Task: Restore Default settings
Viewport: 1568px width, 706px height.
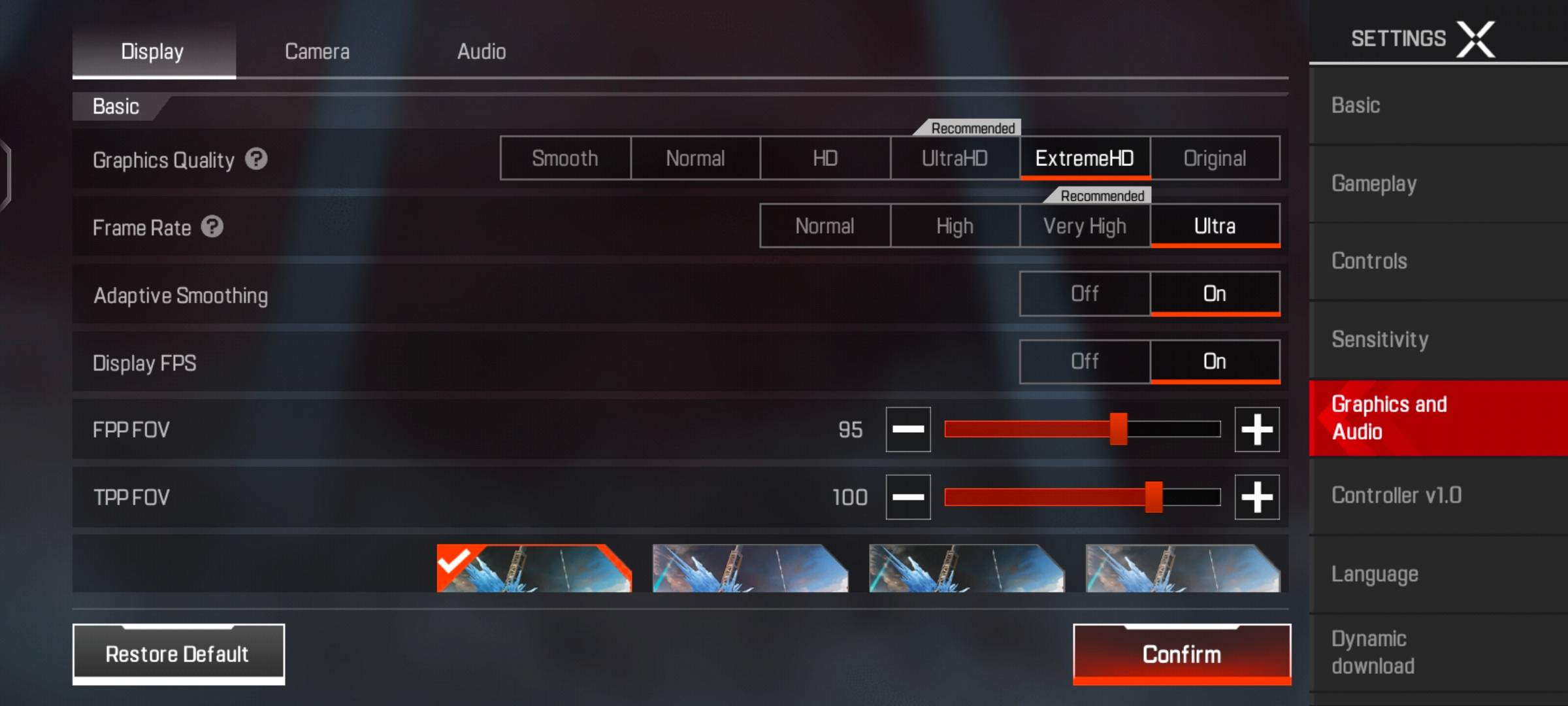Action: click(178, 654)
